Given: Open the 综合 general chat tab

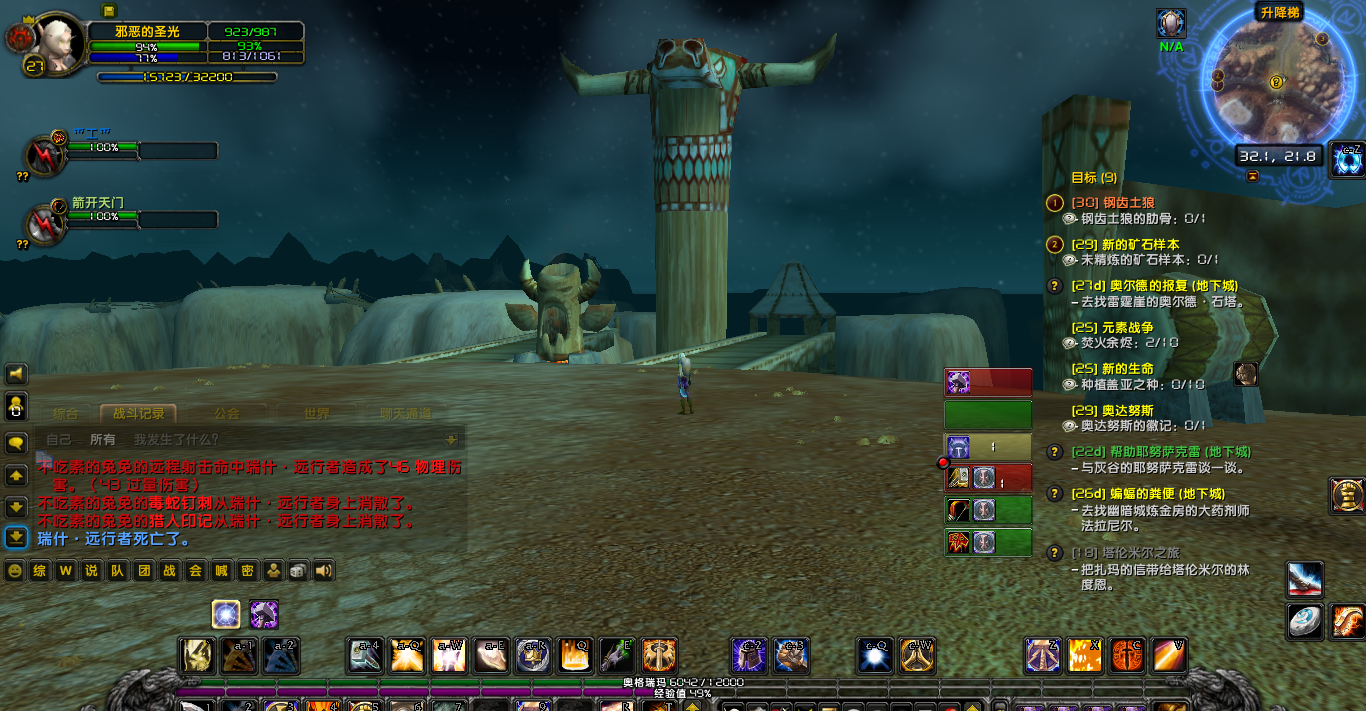Looking at the screenshot, I should (x=66, y=413).
